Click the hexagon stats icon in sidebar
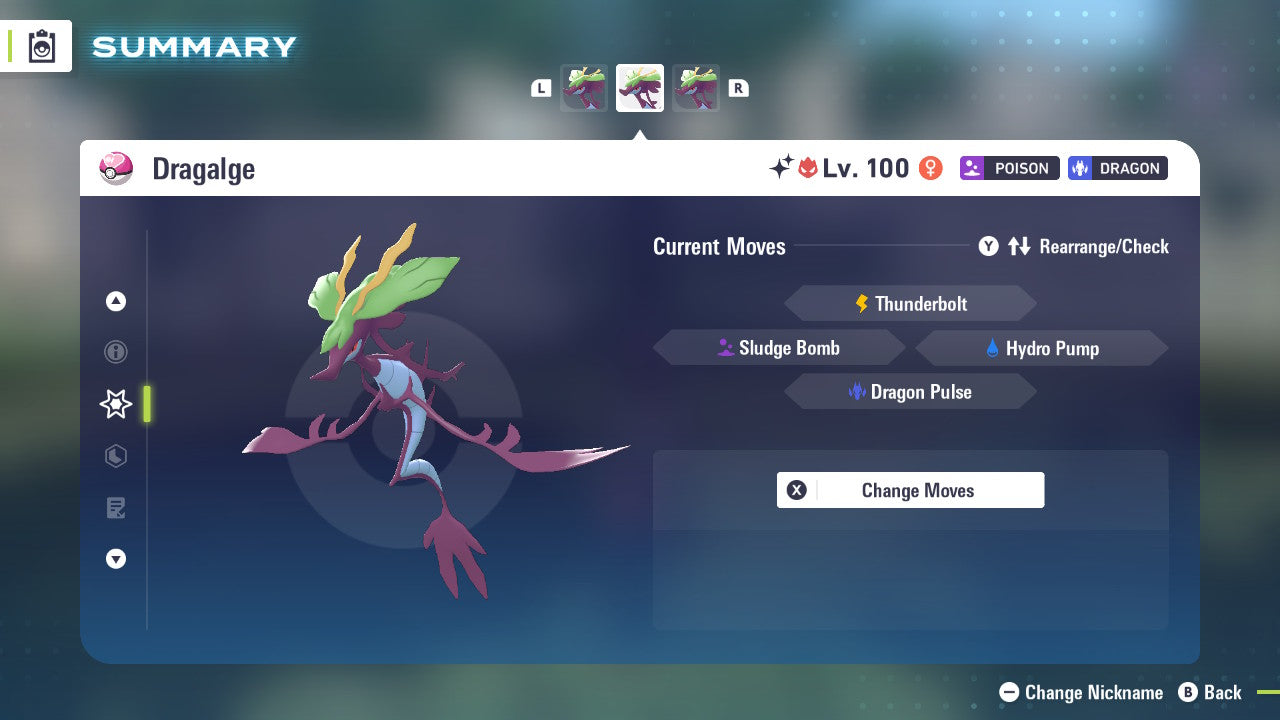This screenshot has height=720, width=1280. (x=115, y=456)
